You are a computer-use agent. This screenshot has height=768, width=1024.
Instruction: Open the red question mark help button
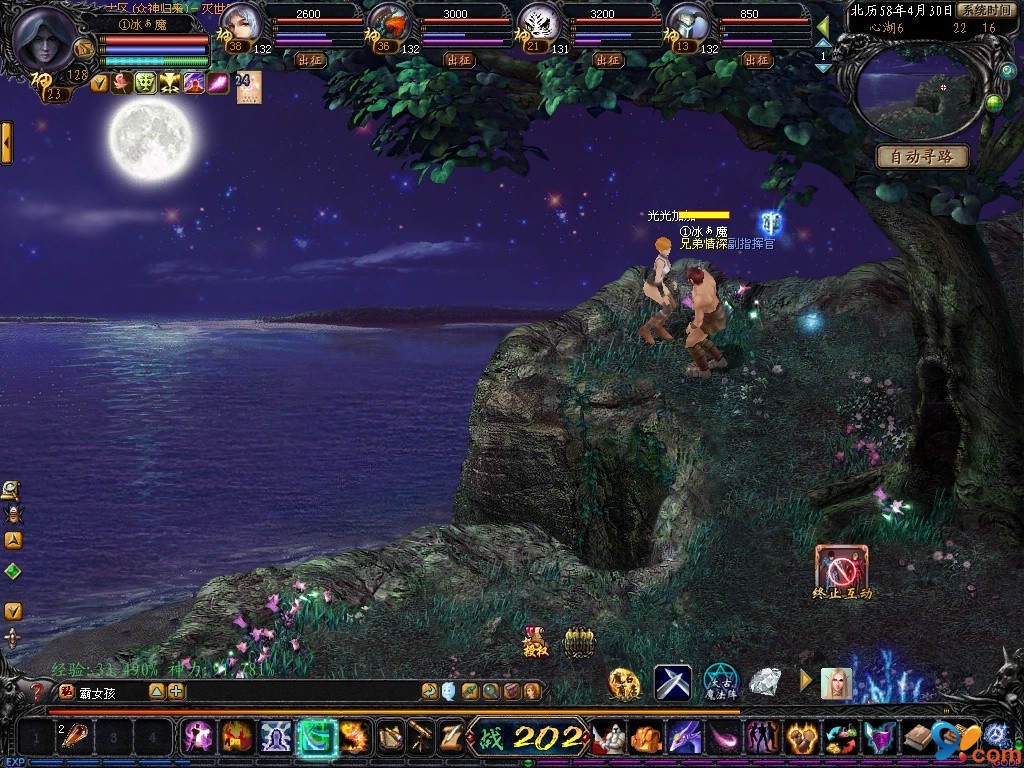pos(39,692)
